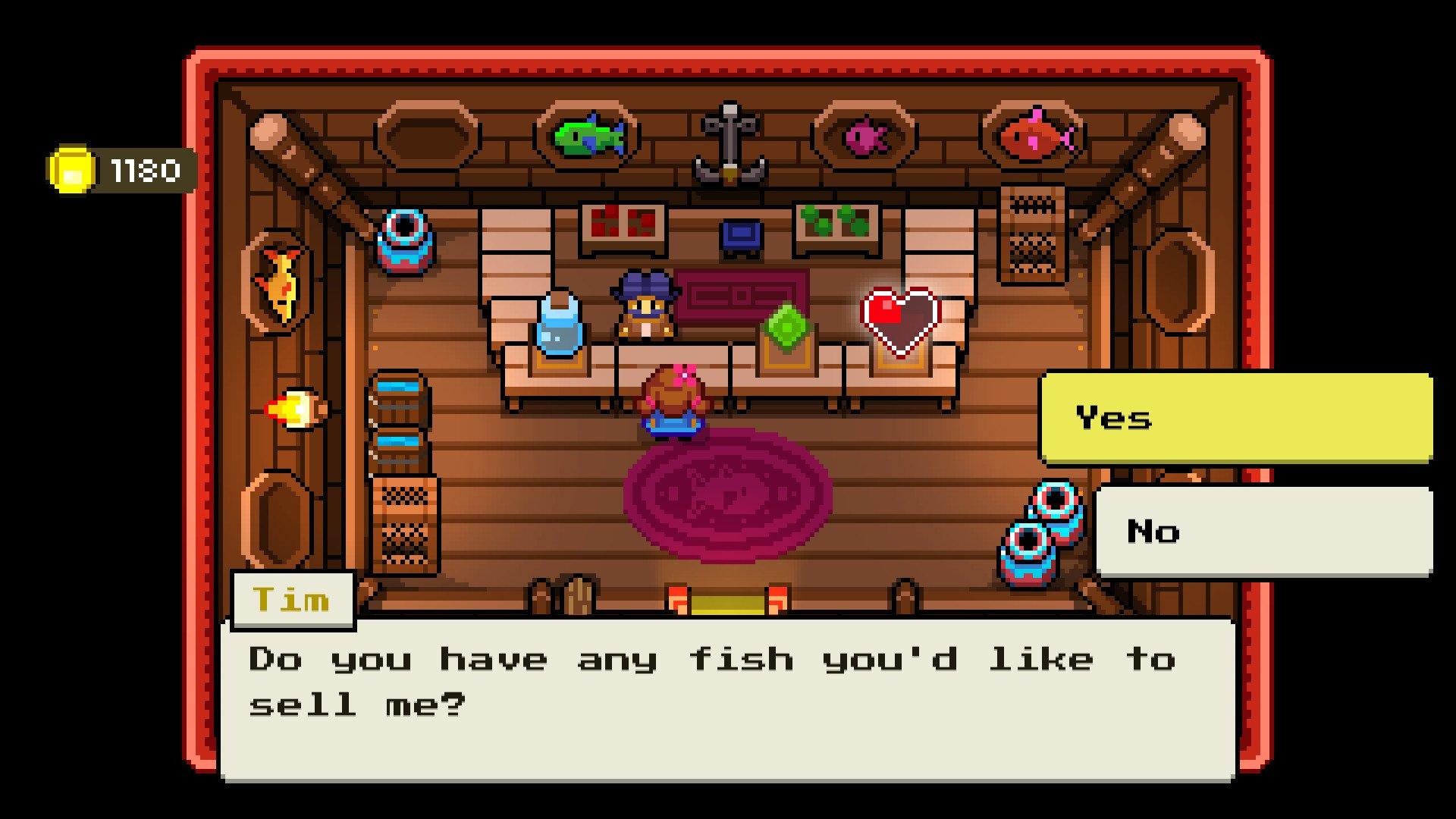Click the red berries crate on the back shelf

point(623,224)
